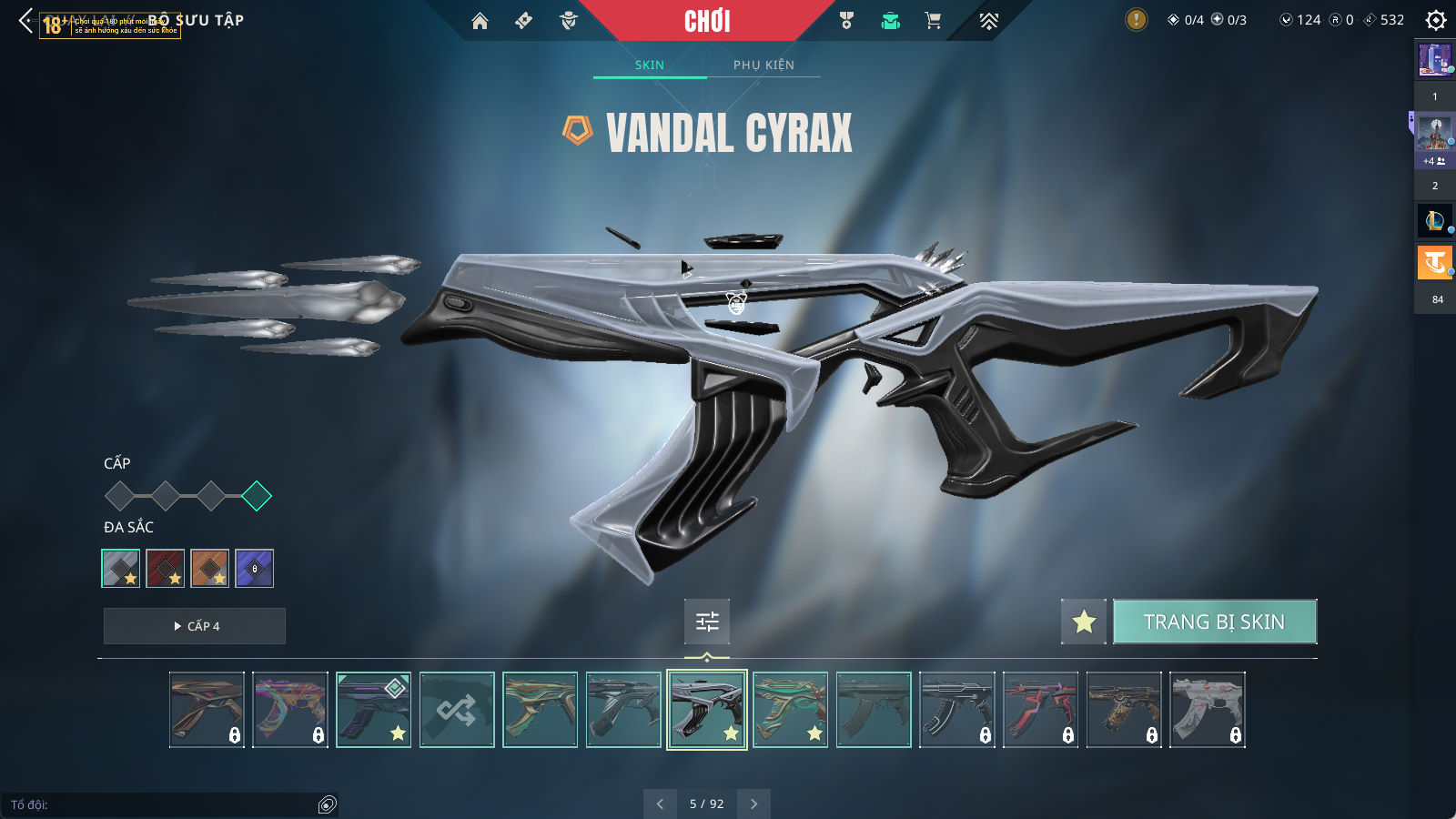Choose the orange chroma variant
1456x819 pixels.
tap(210, 569)
